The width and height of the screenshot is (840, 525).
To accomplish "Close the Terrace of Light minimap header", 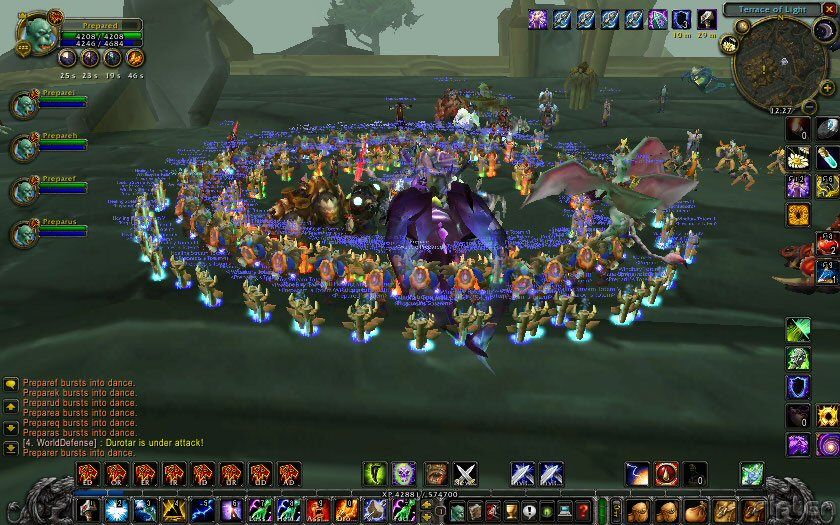I will pyautogui.click(x=828, y=9).
